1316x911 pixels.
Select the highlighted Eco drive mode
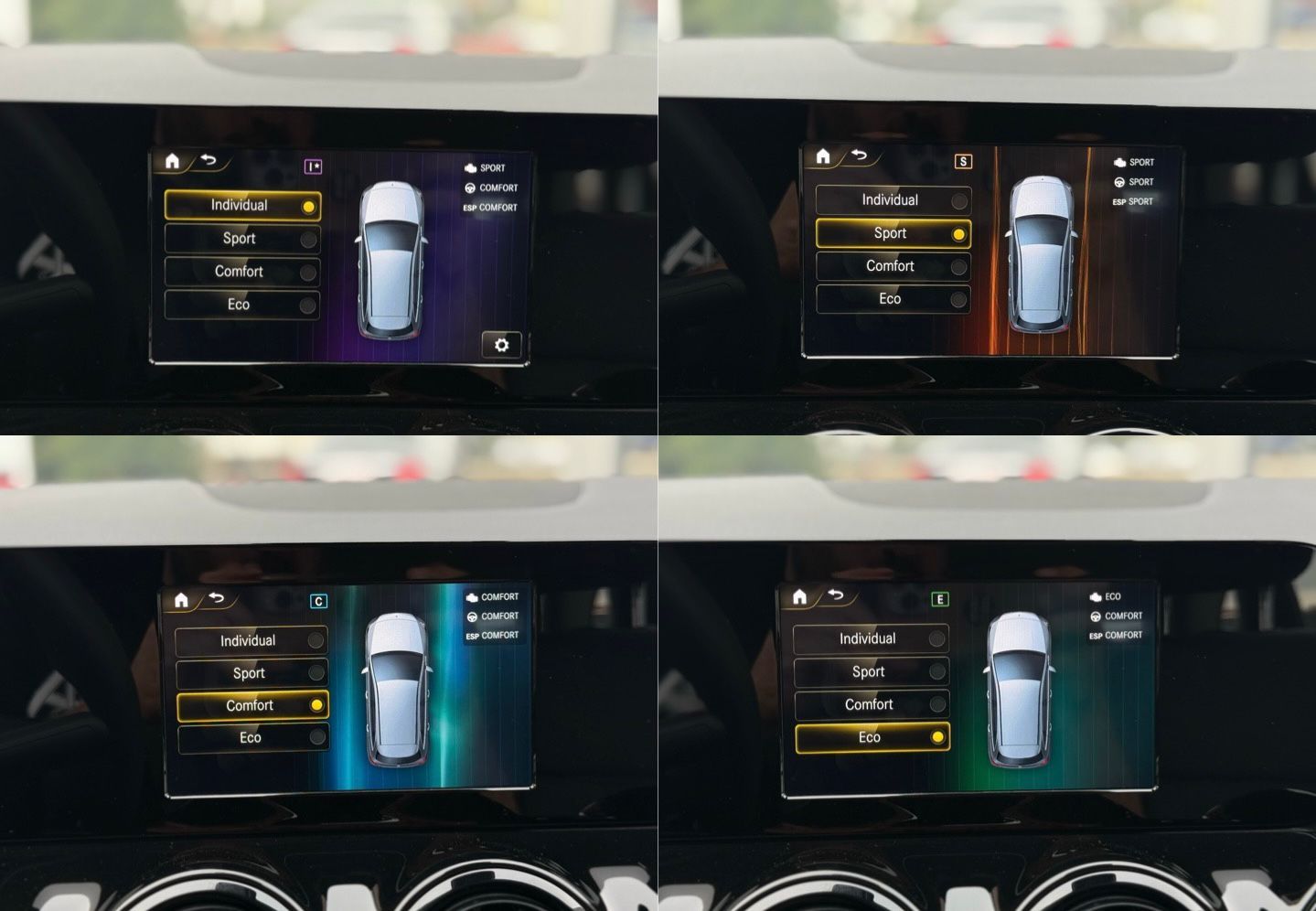point(872,737)
